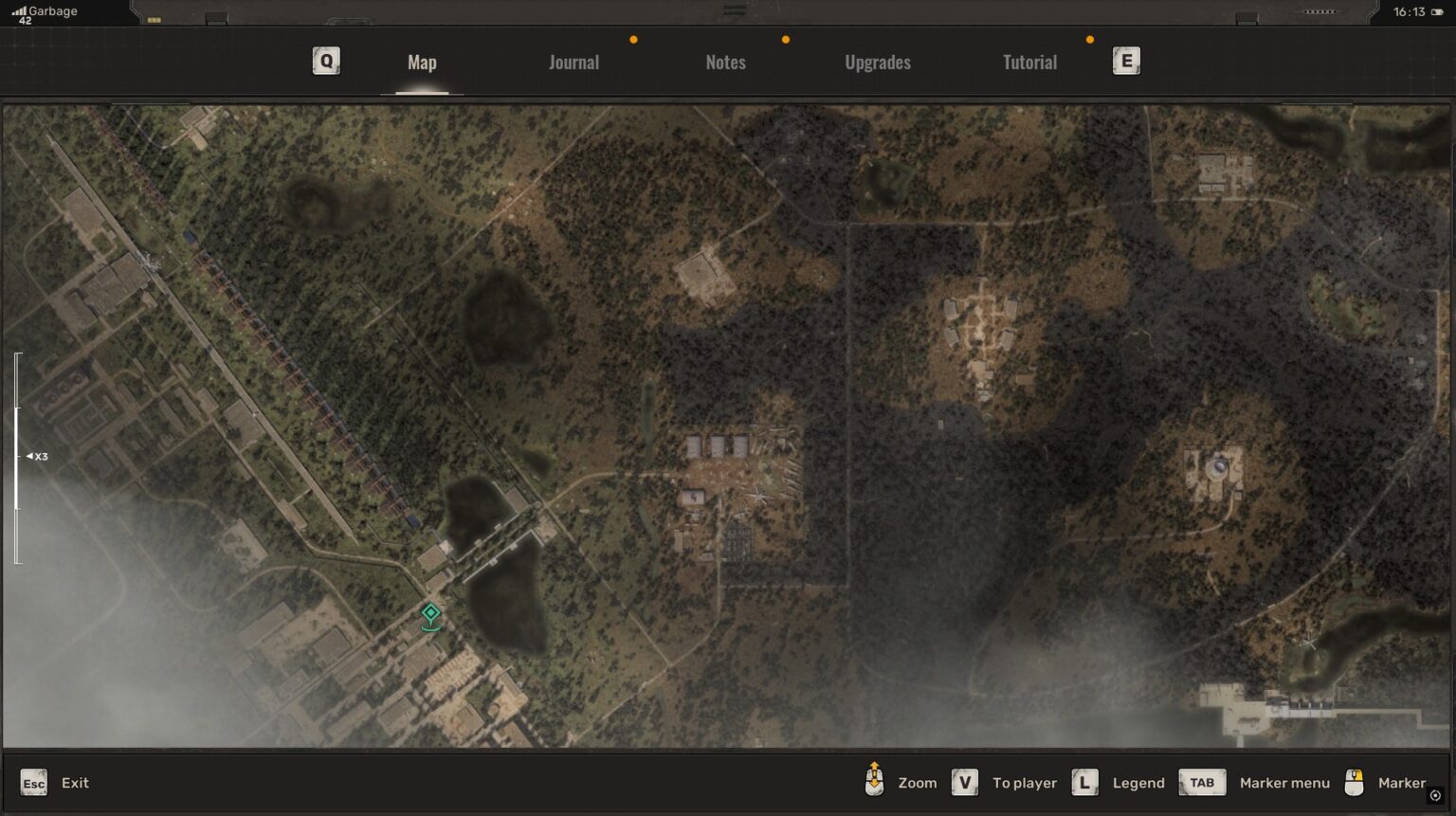Click the TAB key icon for Marker menu
1456x816 pixels.
(1202, 783)
